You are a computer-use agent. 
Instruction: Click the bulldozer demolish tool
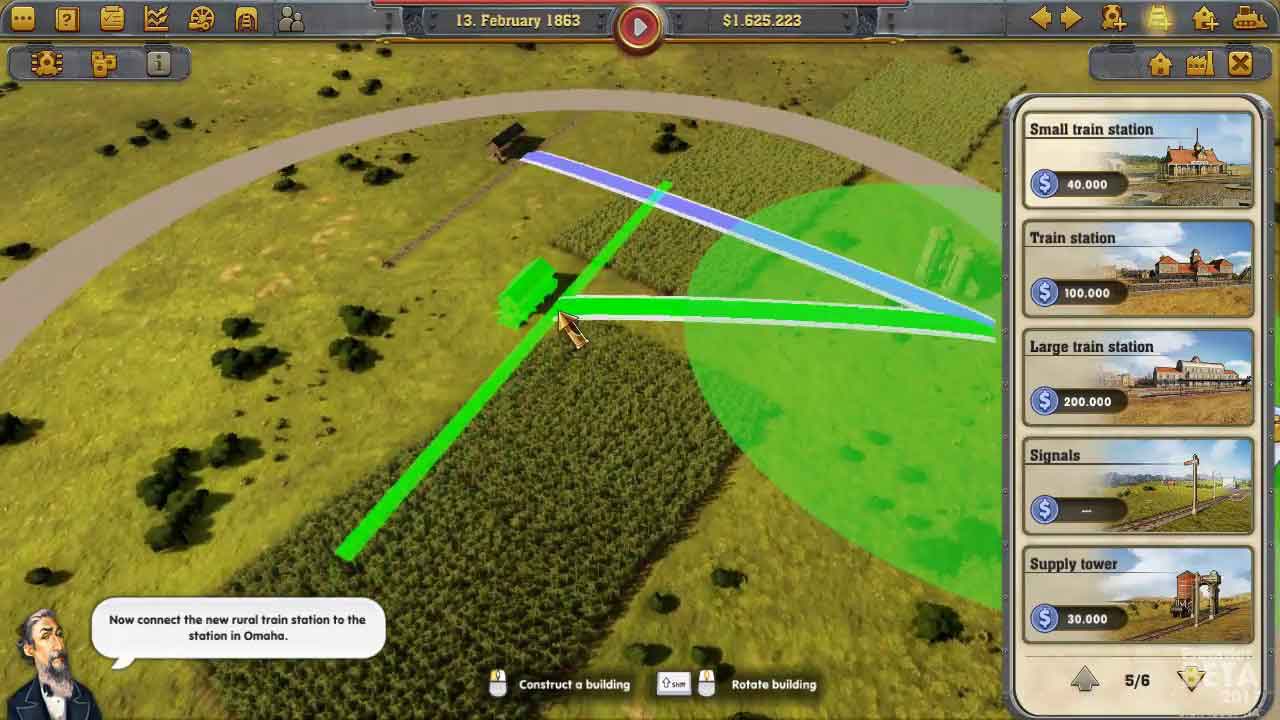(x=1250, y=18)
